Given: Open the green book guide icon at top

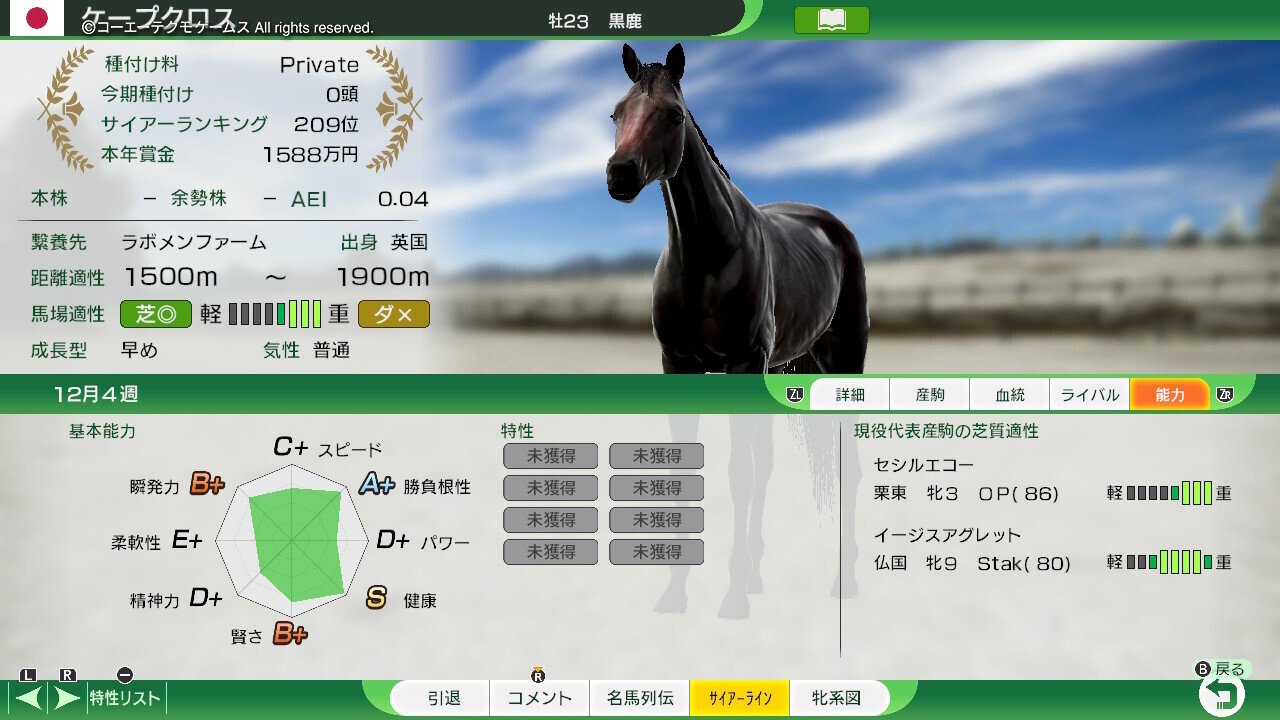Looking at the screenshot, I should click(833, 19).
